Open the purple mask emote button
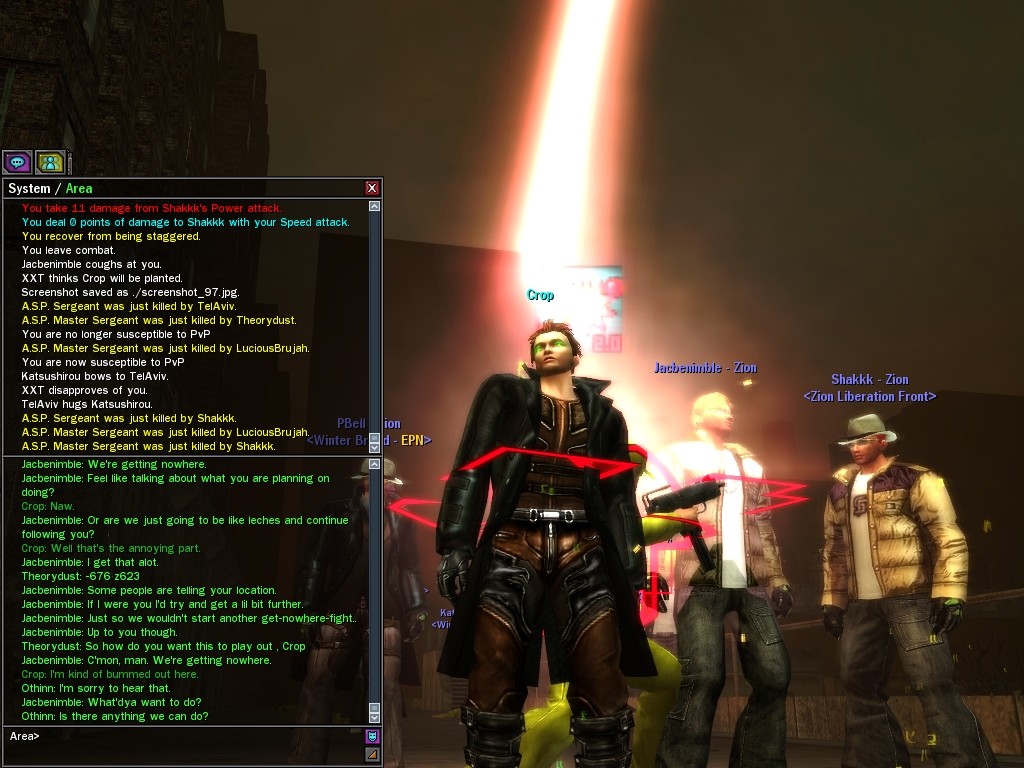This screenshot has width=1024, height=768. [373, 736]
